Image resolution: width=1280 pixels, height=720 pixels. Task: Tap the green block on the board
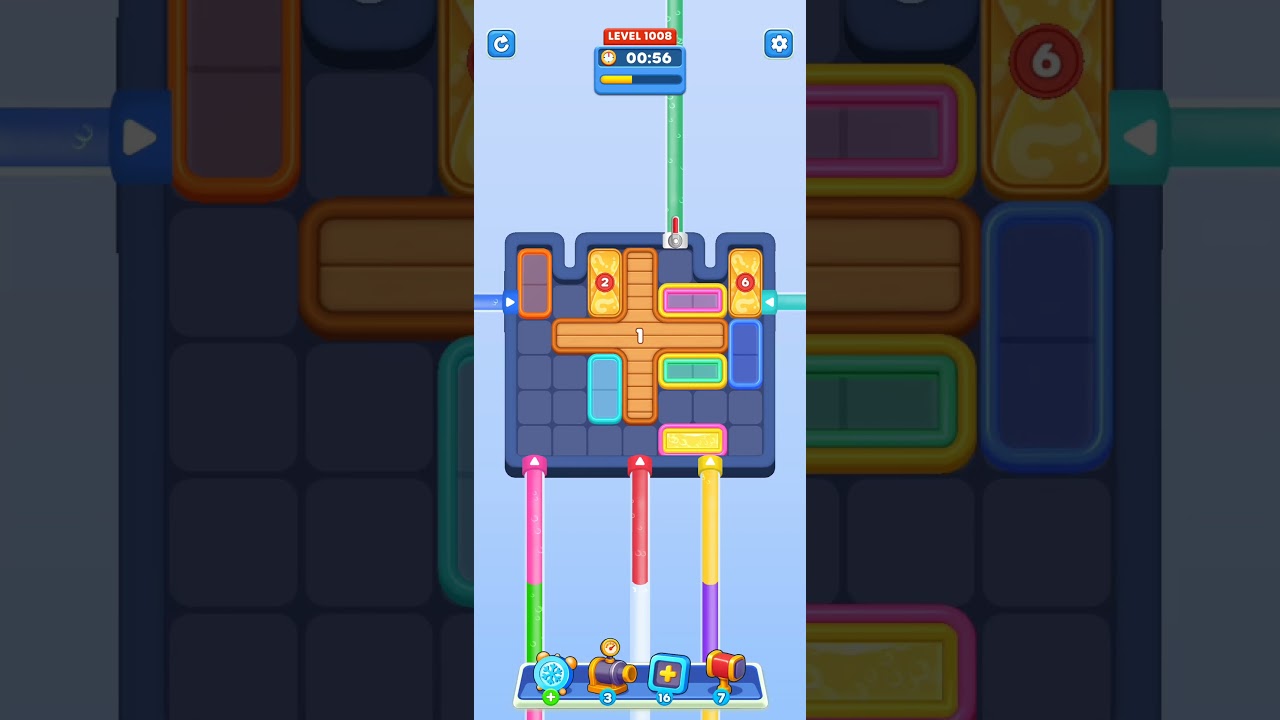click(693, 369)
